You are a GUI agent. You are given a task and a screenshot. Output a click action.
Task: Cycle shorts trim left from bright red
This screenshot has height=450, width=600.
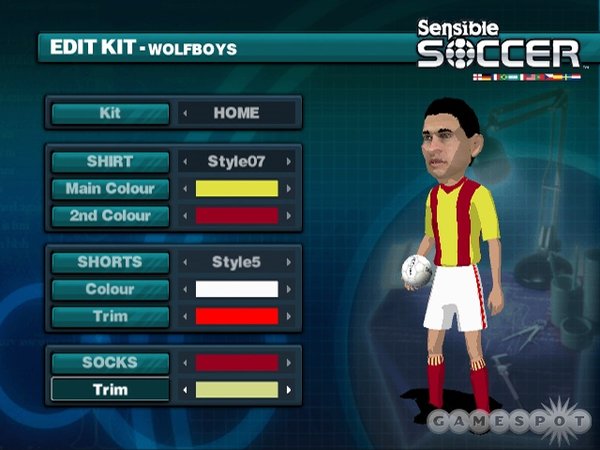coord(184,316)
